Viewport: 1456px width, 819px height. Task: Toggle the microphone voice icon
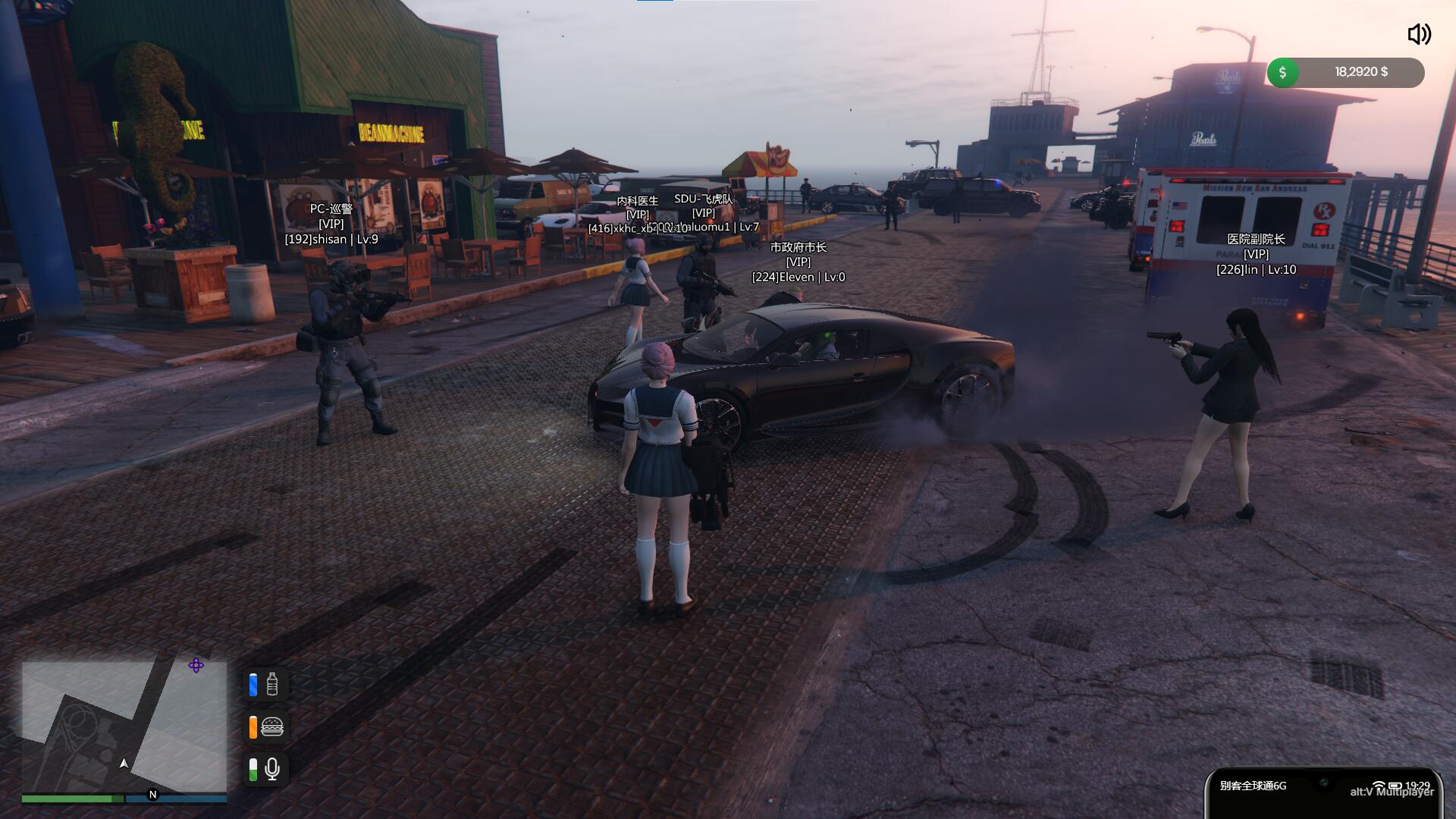click(x=272, y=770)
